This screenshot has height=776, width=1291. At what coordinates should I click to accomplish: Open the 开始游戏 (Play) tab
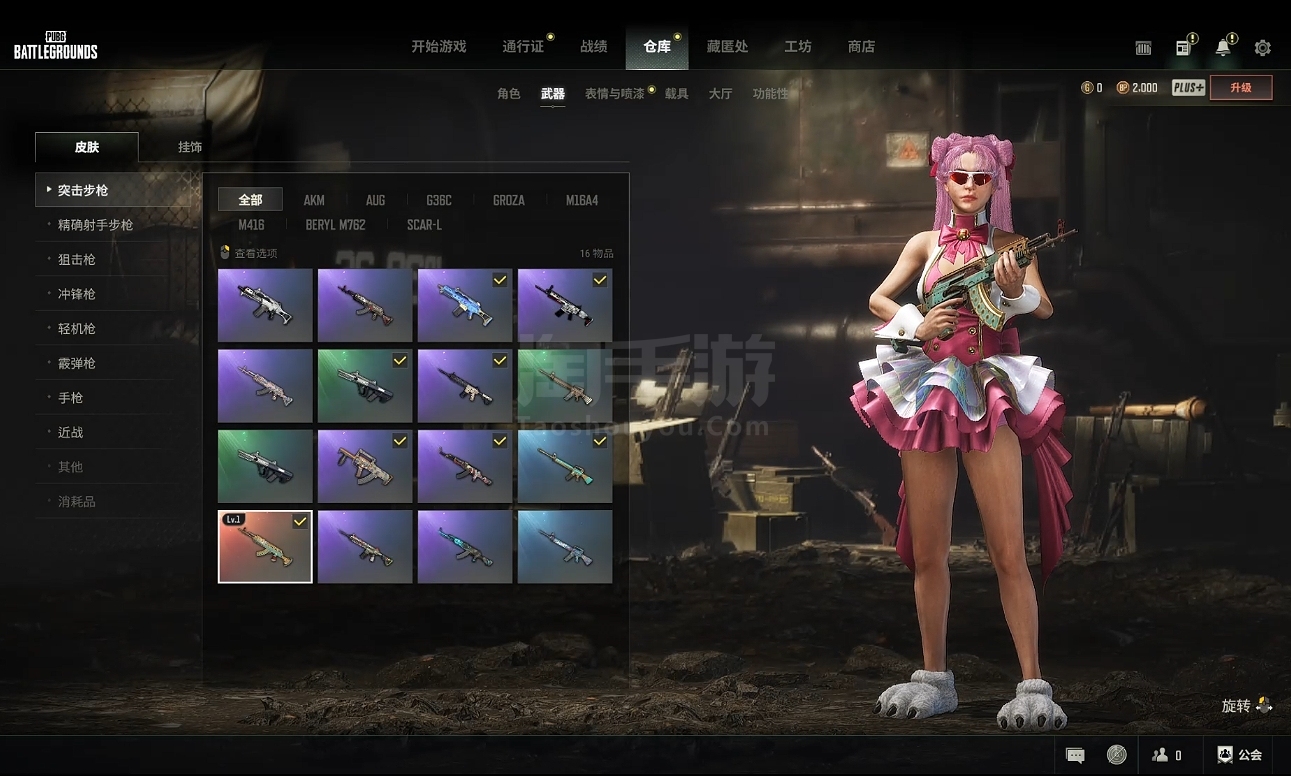(439, 47)
